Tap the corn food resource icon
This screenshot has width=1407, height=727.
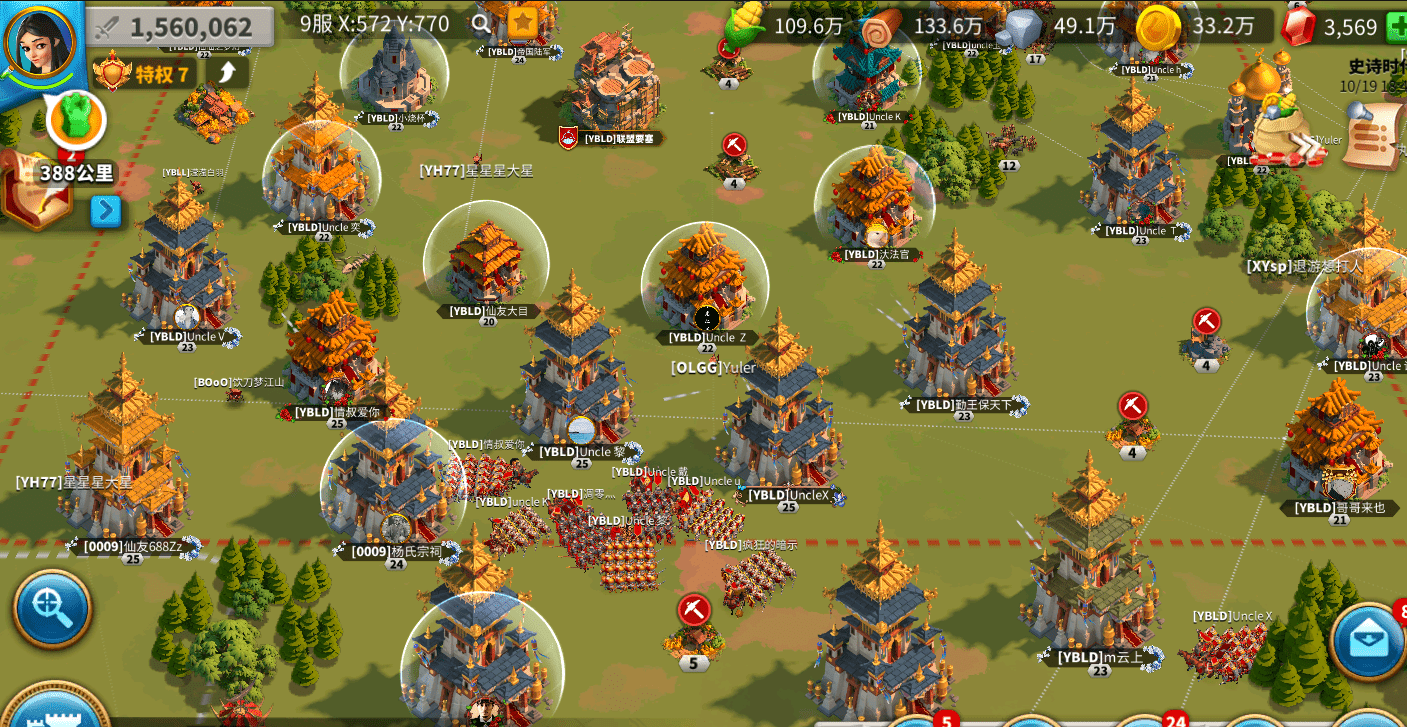tap(745, 24)
